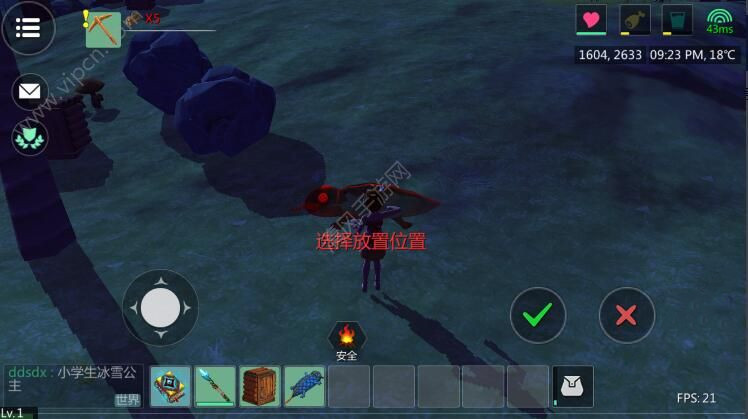This screenshot has width=748, height=419.
Task: Open the backpack inventory
Action: coord(573,386)
